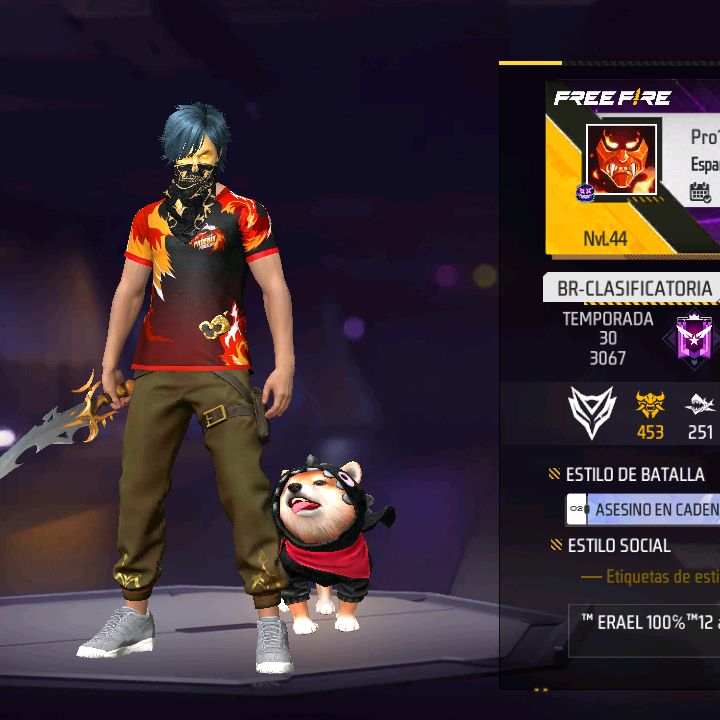Open the red demon mask avatar
The width and height of the screenshot is (720, 720).
(x=621, y=160)
